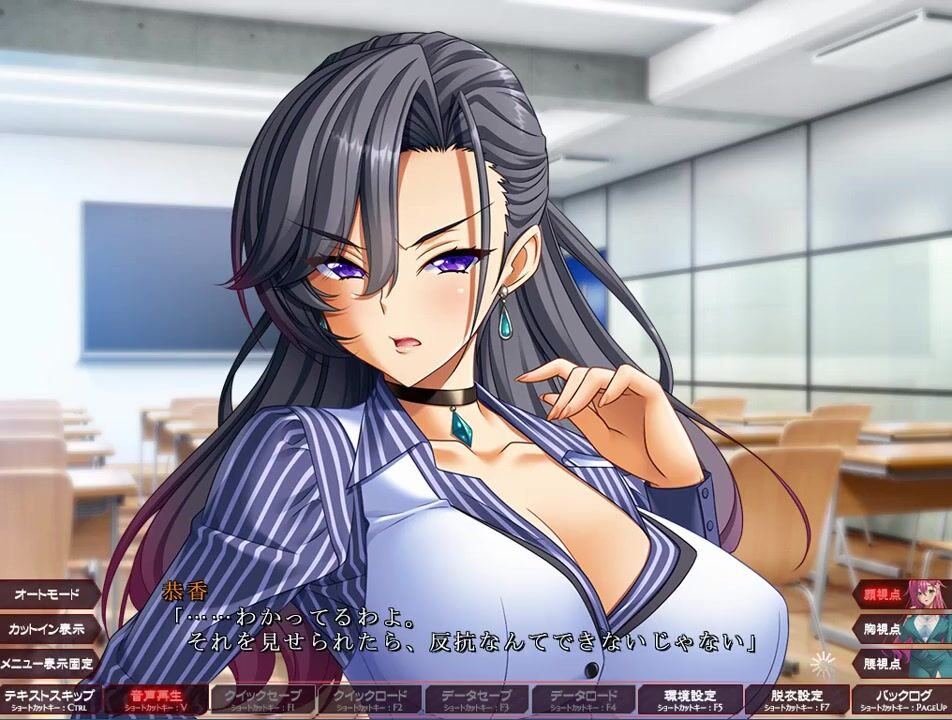The width and height of the screenshot is (952, 720).
Task: Enable オートモード auto mode
Action: pyautogui.click(x=47, y=594)
